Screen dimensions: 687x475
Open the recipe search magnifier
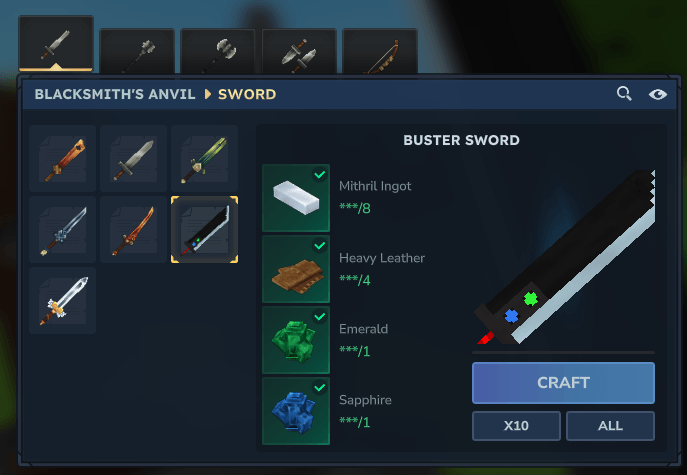point(624,94)
